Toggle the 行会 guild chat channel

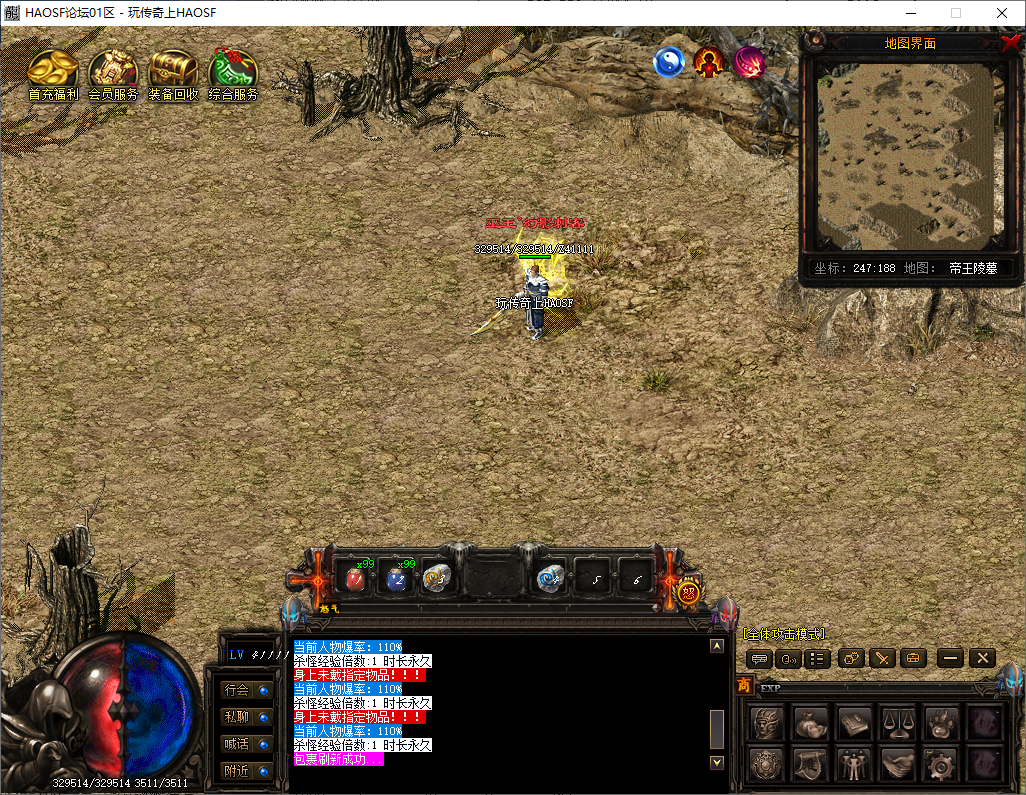tap(247, 690)
